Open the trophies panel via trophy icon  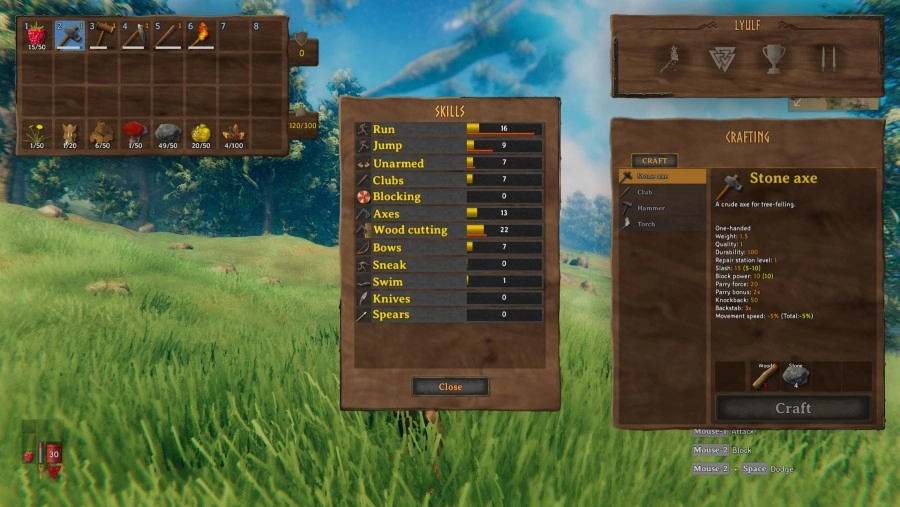click(x=774, y=59)
